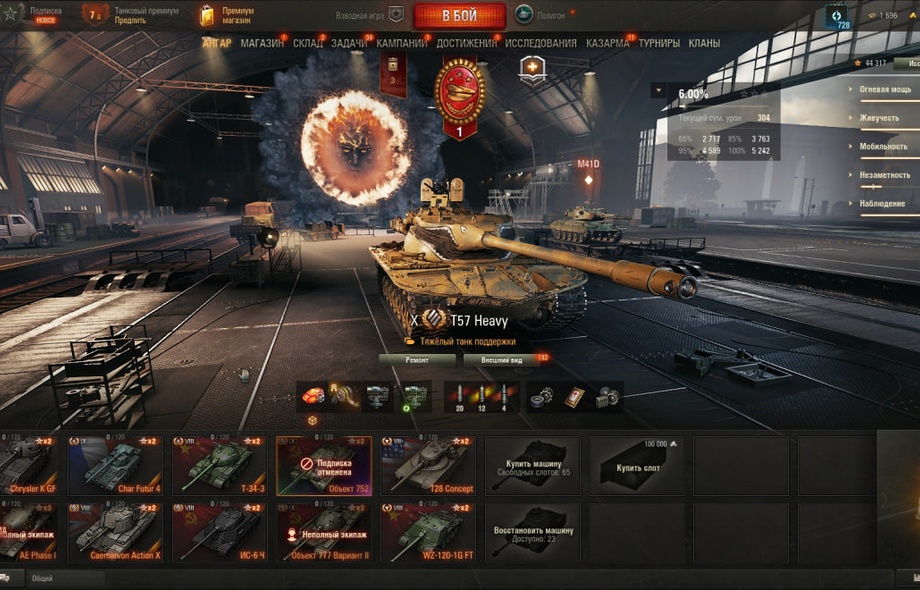Click the Ремонт button
Image resolution: width=920 pixels, height=590 pixels.
(x=417, y=360)
